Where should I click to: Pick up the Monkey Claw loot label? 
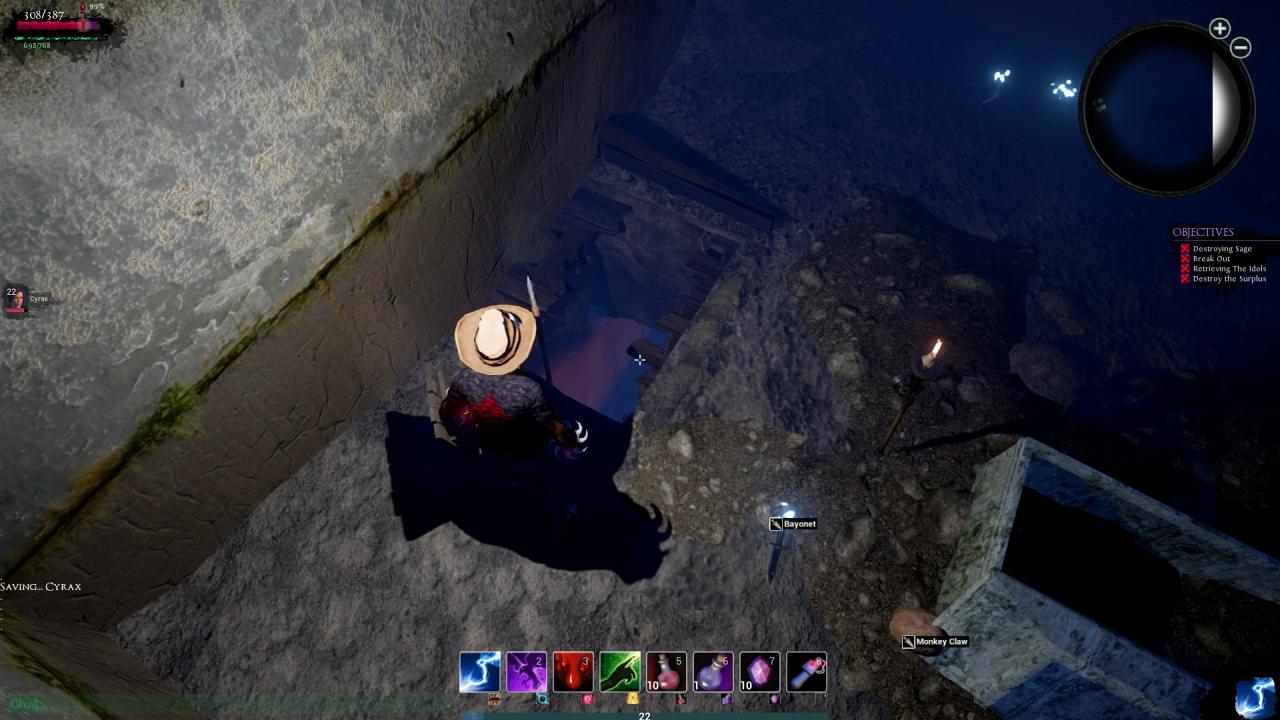tap(941, 642)
